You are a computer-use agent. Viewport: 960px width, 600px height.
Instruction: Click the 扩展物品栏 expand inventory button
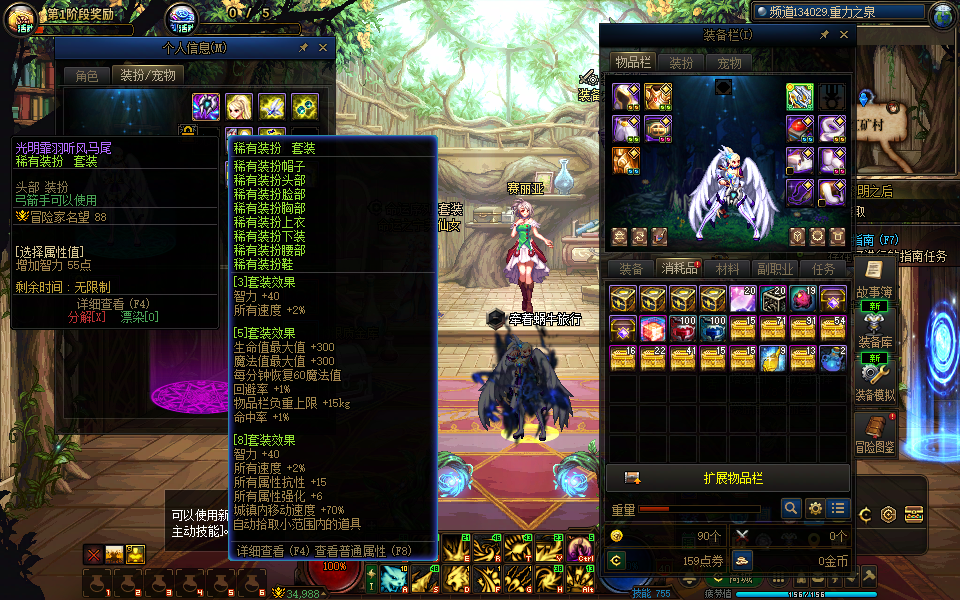[x=728, y=478]
